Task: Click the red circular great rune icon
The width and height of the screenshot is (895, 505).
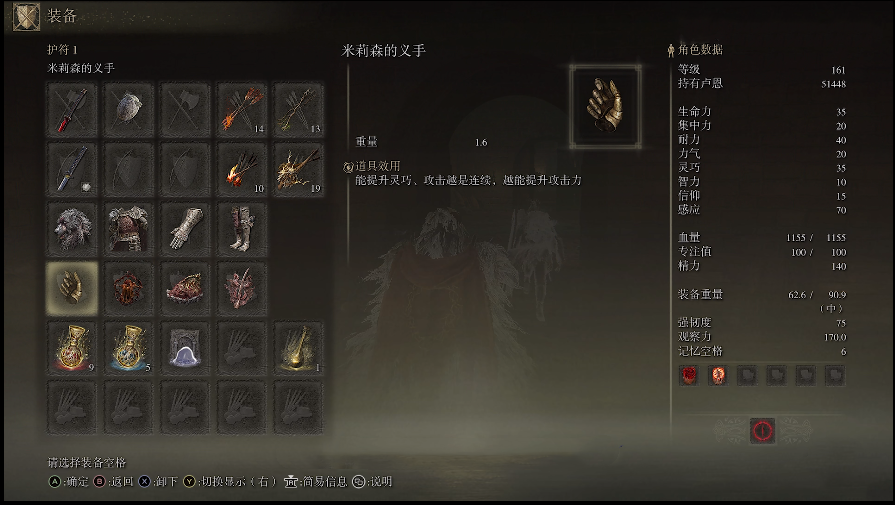Action: point(763,430)
